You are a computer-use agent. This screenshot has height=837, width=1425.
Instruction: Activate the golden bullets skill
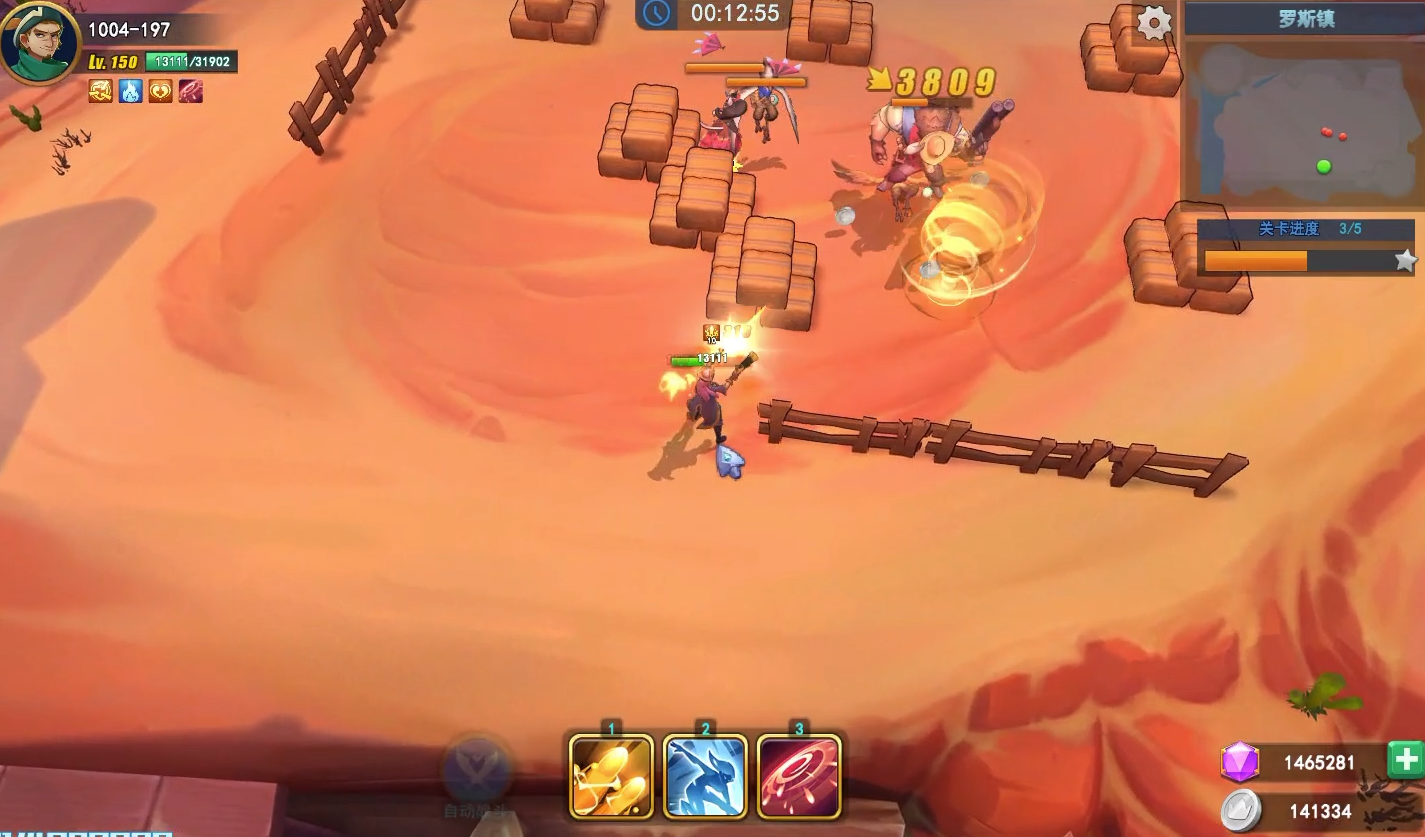tap(611, 776)
